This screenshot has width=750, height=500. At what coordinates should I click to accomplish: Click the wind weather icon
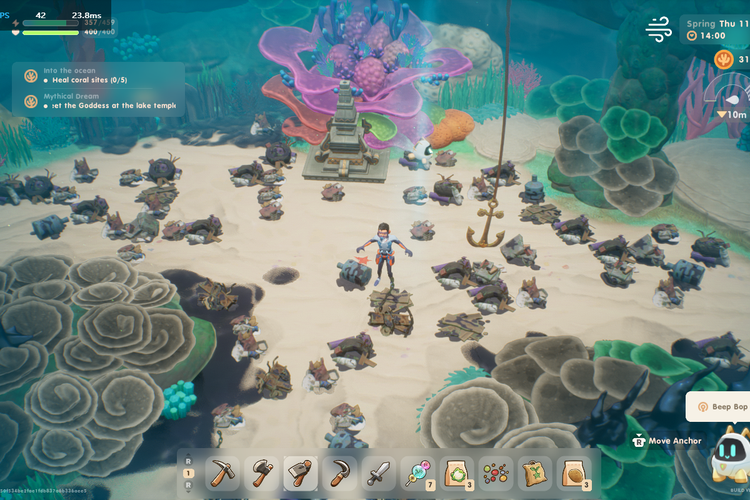click(x=659, y=30)
